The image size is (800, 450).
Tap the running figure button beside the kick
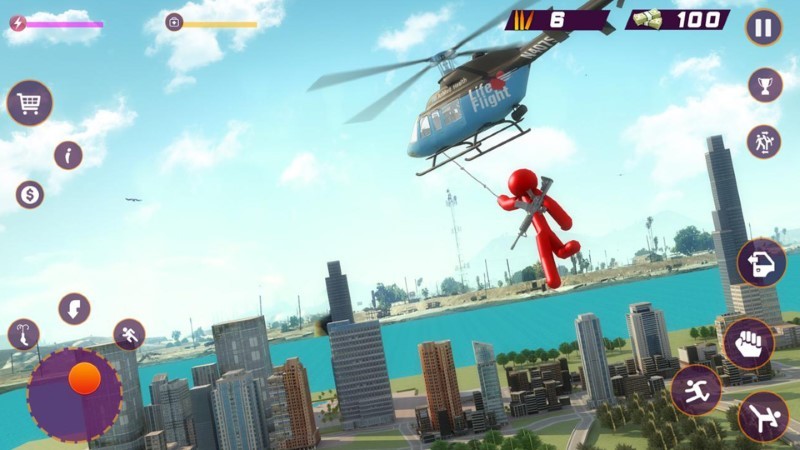coord(696,390)
